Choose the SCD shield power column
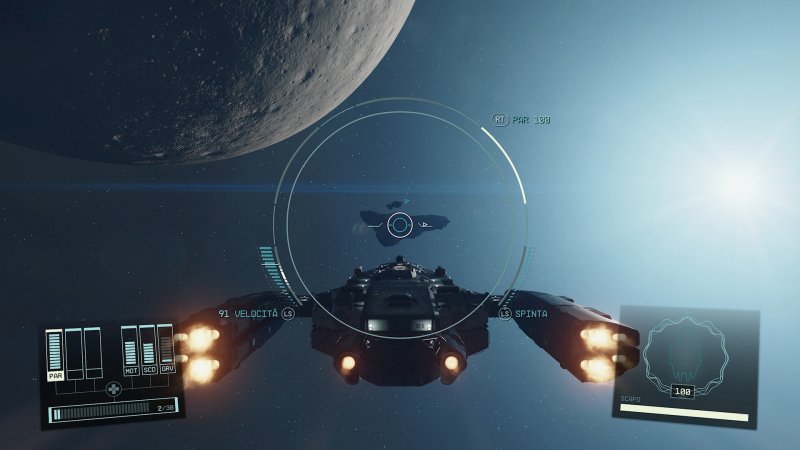The height and width of the screenshot is (450, 800). [148, 349]
